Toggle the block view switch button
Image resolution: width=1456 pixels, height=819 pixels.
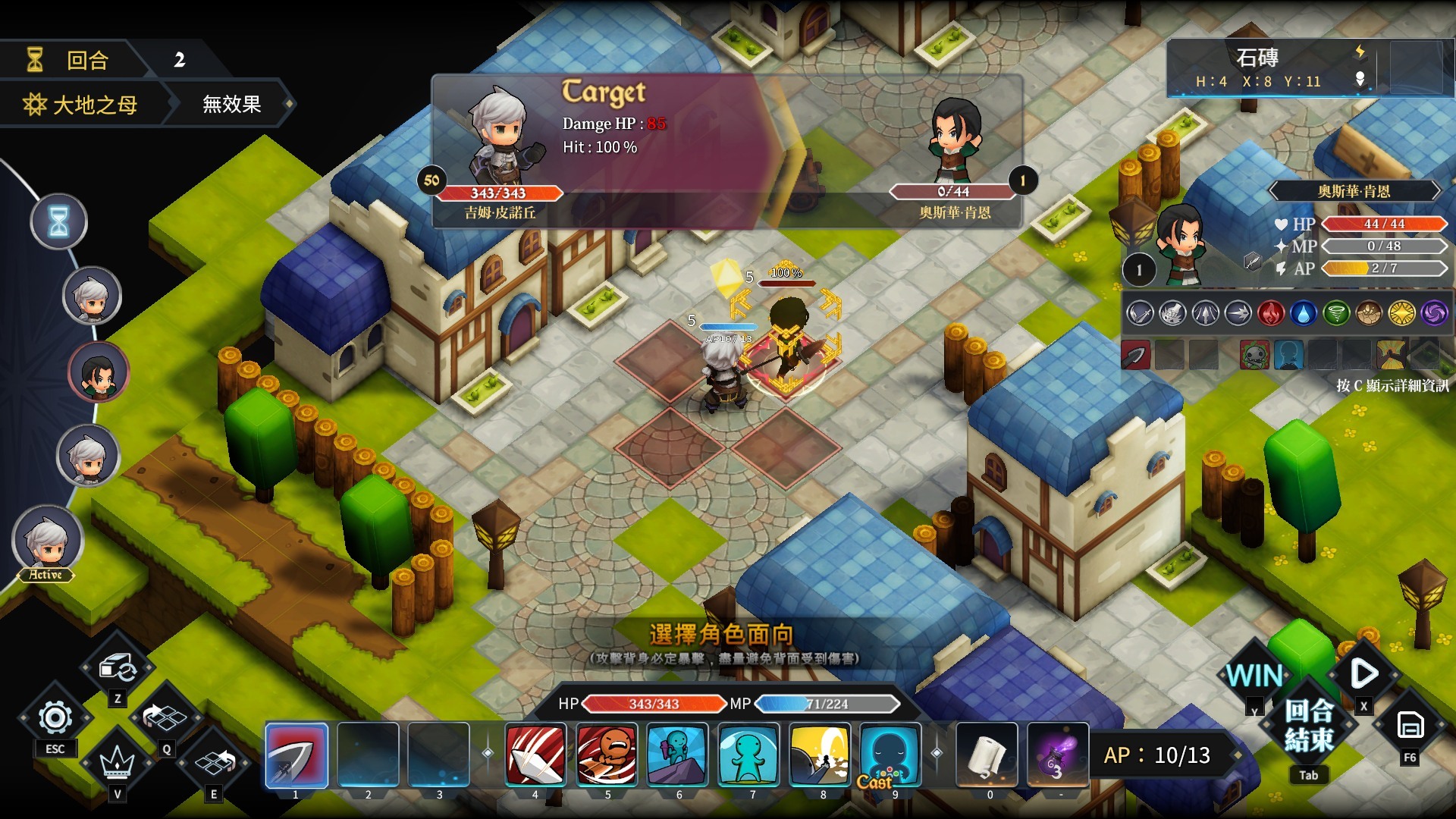pyautogui.click(x=118, y=668)
